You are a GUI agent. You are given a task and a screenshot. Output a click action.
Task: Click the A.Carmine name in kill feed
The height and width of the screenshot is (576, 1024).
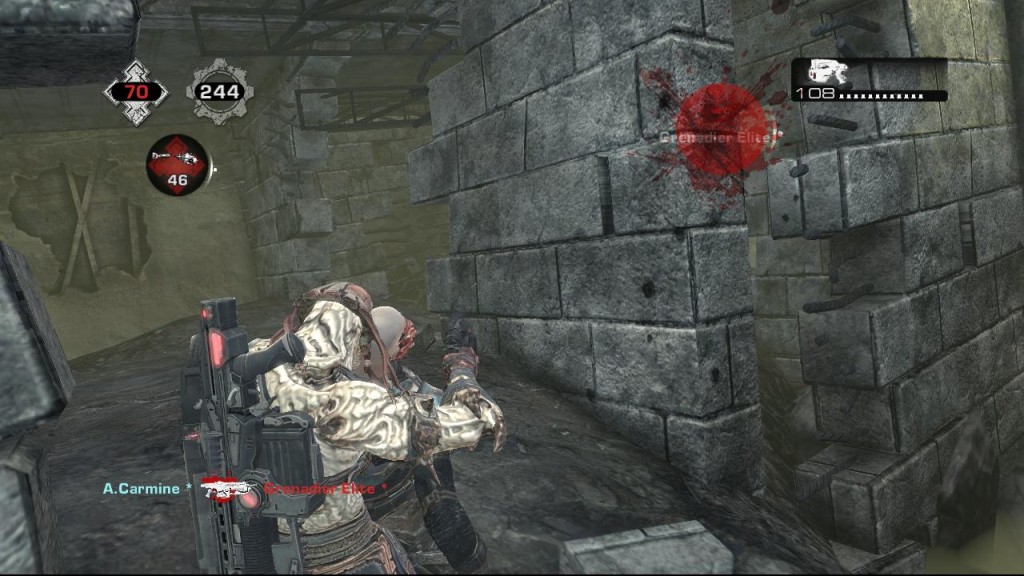(141, 489)
